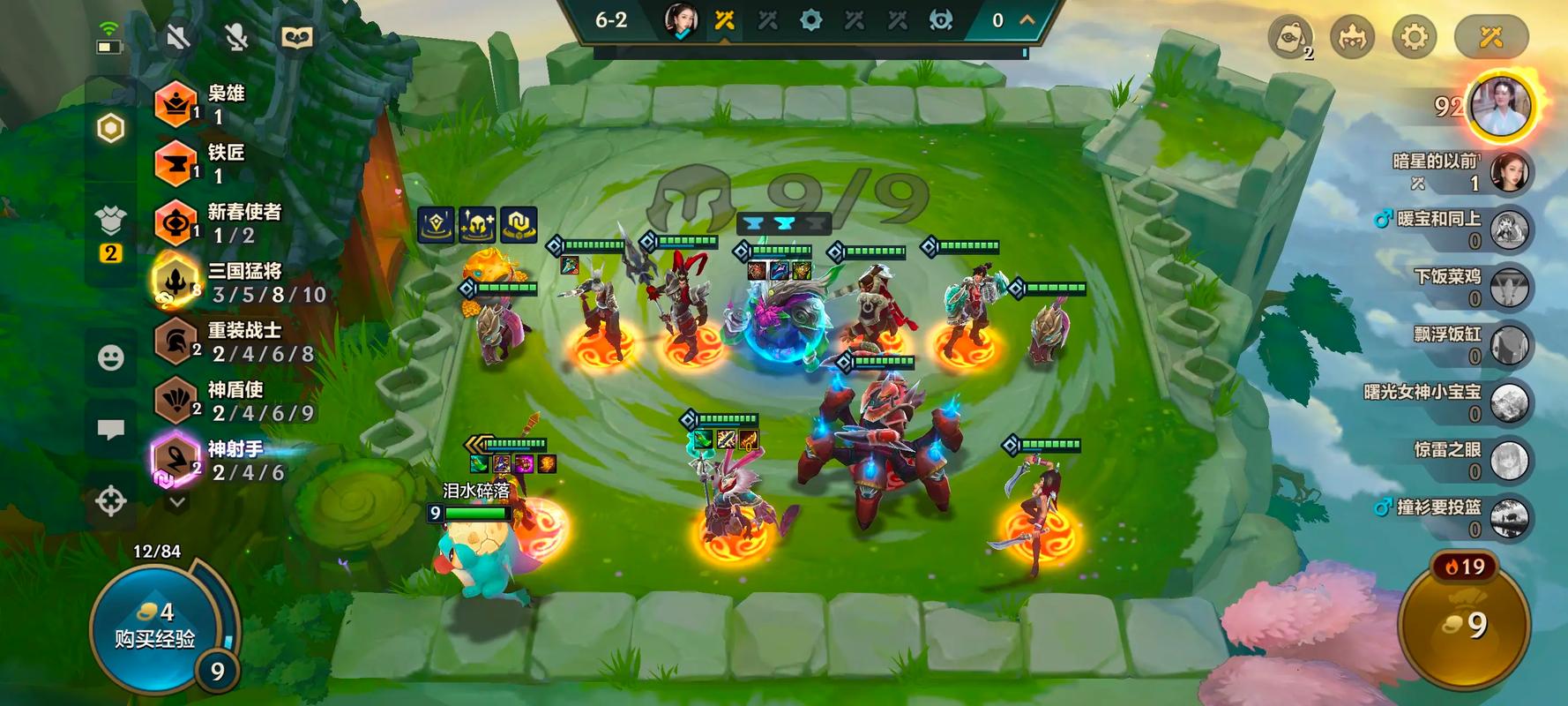The image size is (1568, 706).
Task: Expand trait list with down arrow
Action: tap(177, 502)
